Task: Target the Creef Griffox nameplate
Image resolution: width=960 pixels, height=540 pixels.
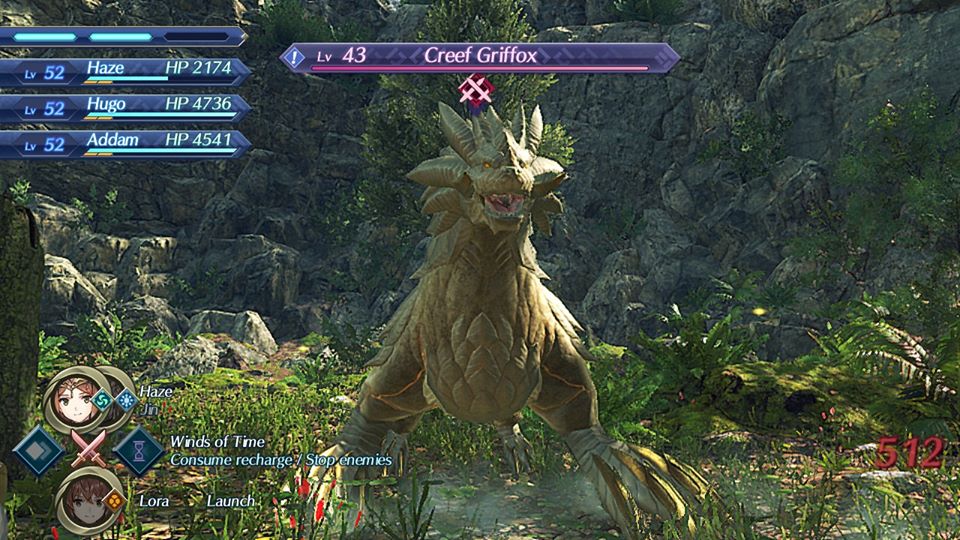Action: pyautogui.click(x=480, y=57)
